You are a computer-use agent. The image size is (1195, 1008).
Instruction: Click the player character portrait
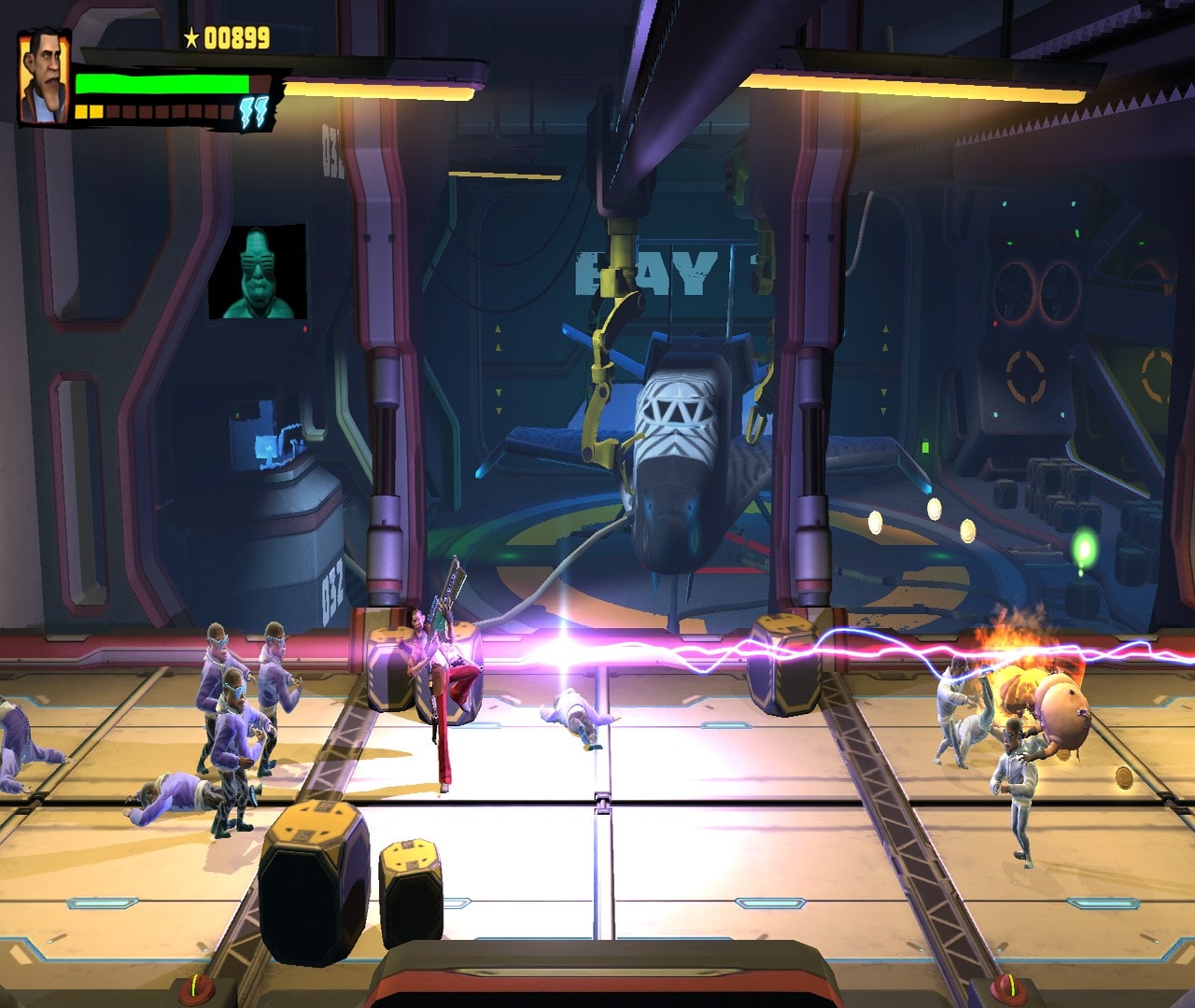(x=45, y=78)
